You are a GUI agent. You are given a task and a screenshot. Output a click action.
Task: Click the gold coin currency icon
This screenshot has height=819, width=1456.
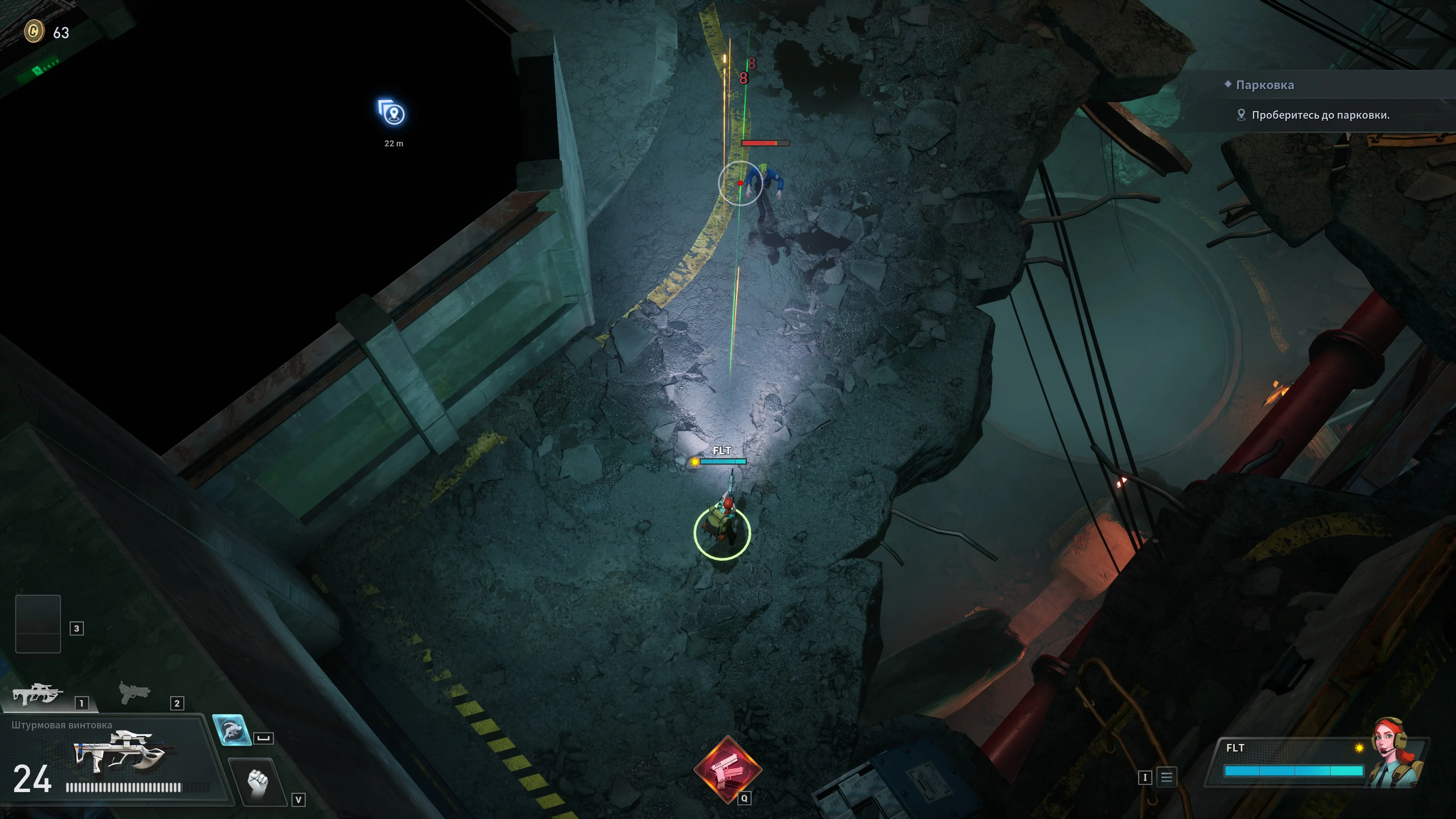[x=34, y=31]
